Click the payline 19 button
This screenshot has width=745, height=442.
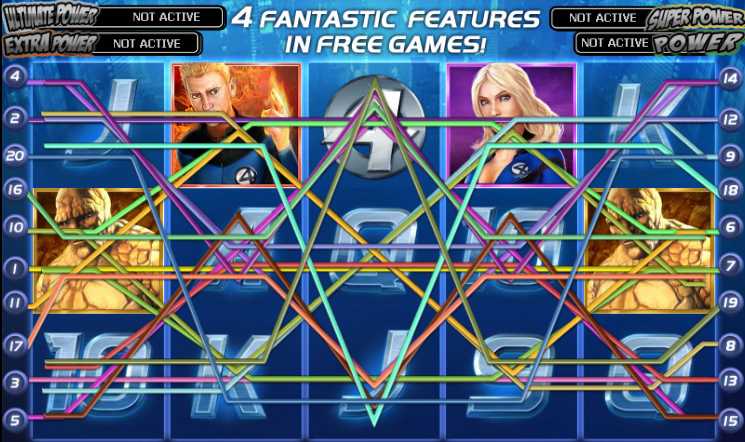[x=730, y=301]
